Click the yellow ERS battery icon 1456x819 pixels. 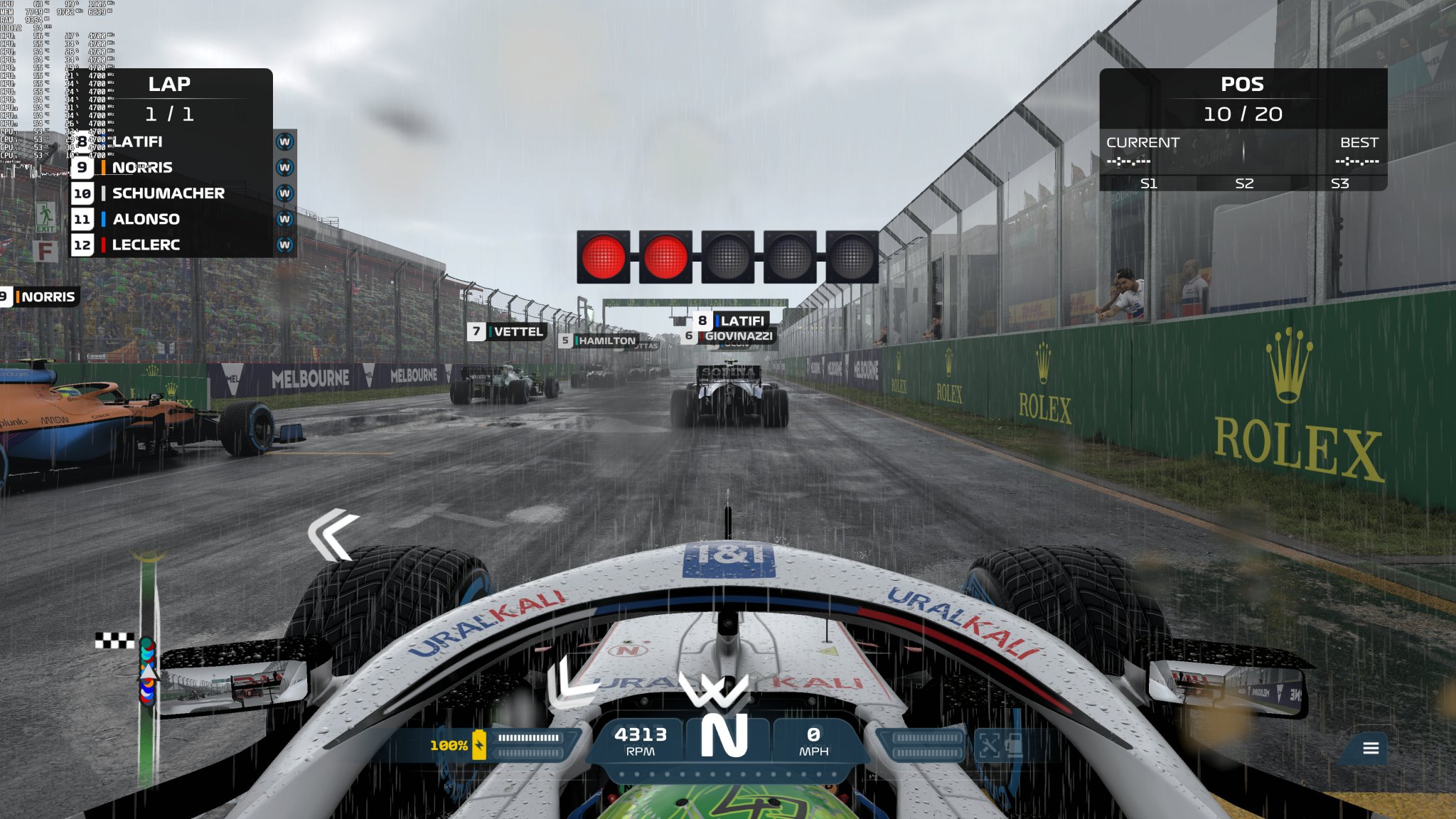(x=478, y=743)
